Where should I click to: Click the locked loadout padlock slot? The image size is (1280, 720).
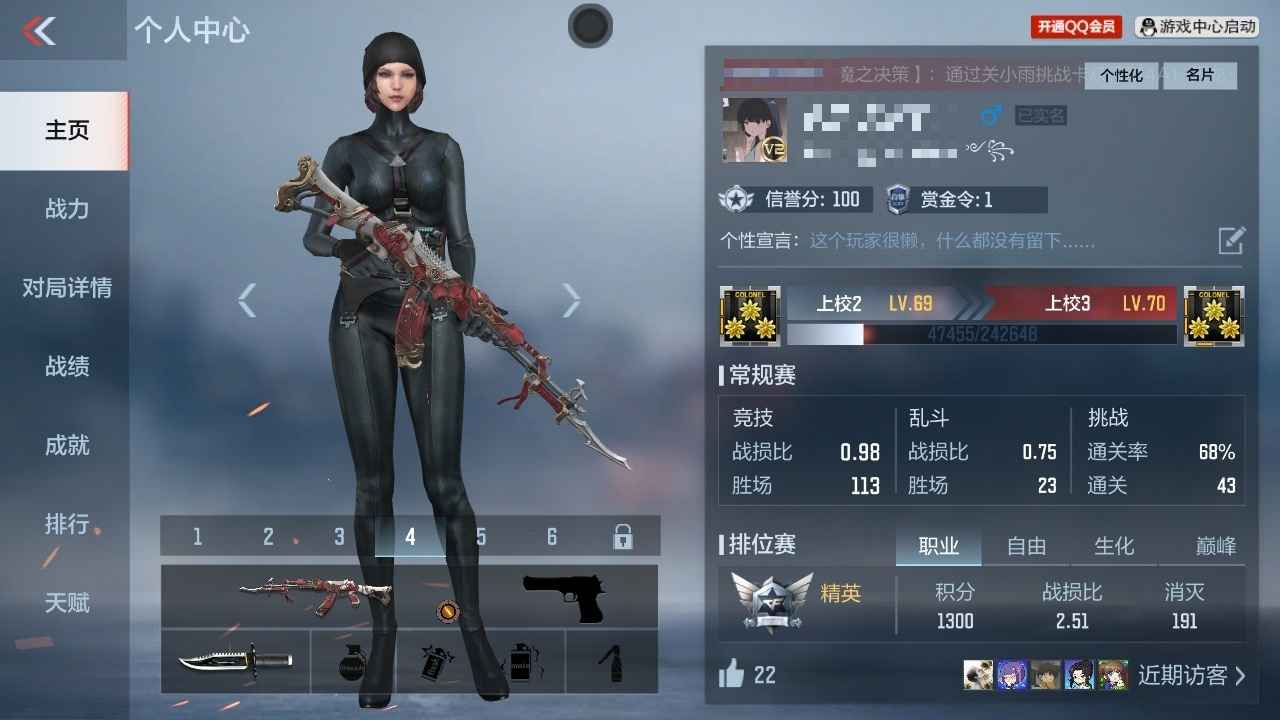click(x=622, y=537)
